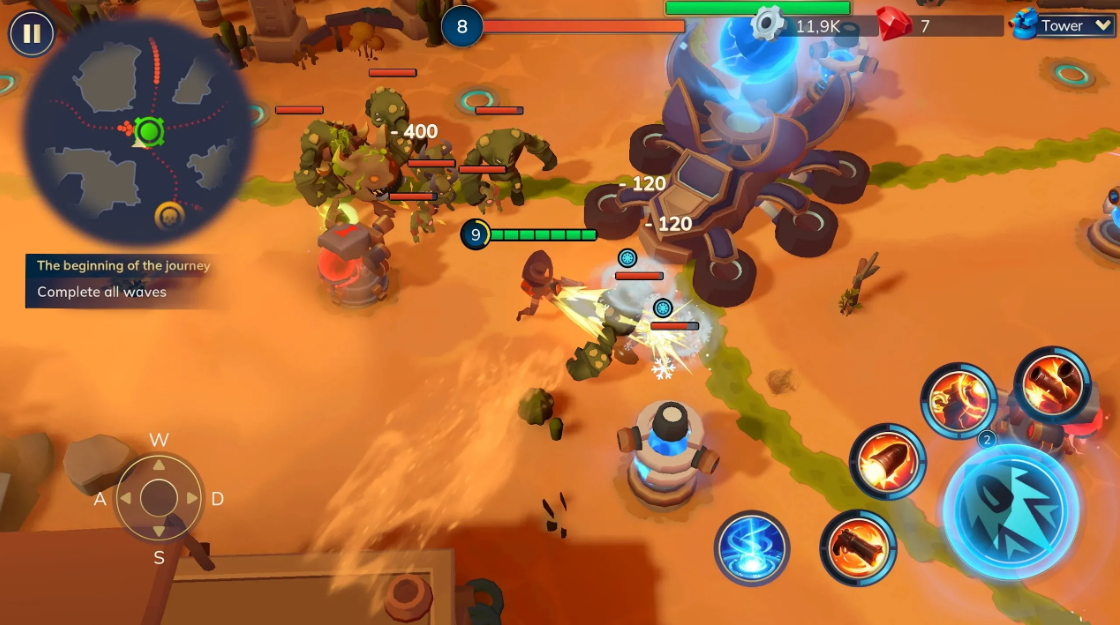Fire the main bullet attack button

tap(1010, 510)
